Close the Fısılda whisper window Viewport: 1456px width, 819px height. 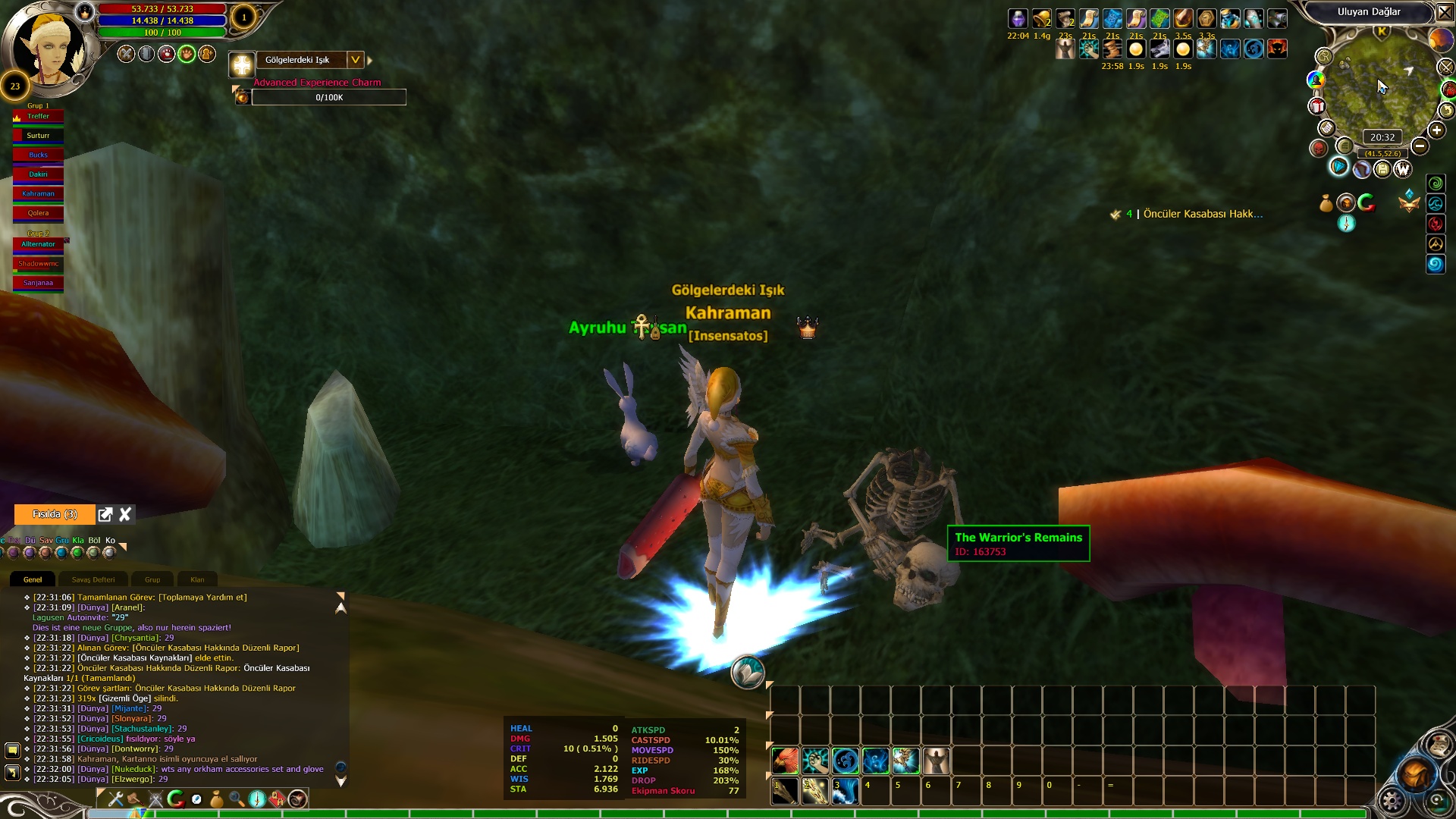click(125, 514)
